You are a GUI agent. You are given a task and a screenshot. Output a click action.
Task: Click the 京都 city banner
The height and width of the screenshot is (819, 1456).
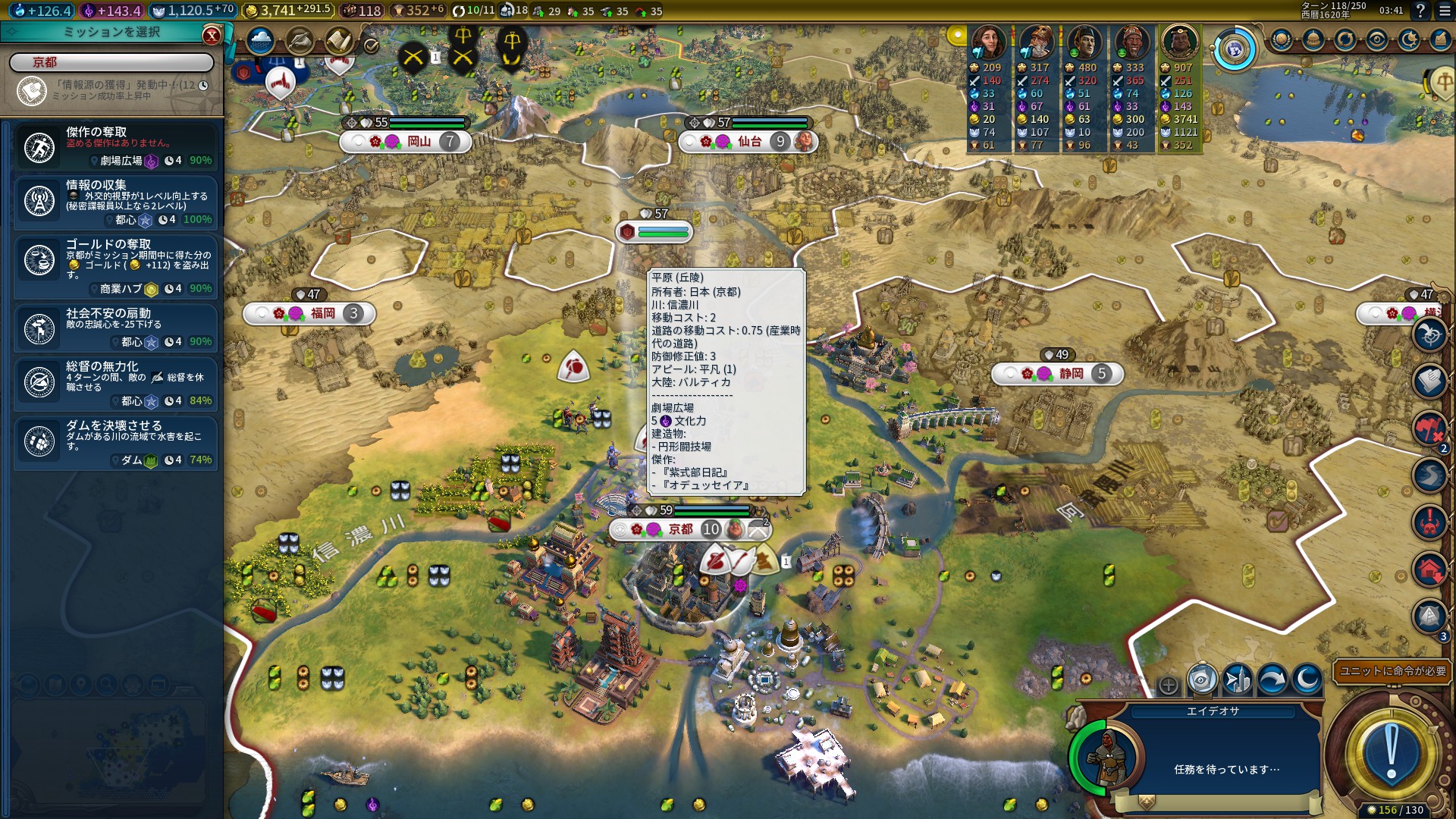point(680,529)
